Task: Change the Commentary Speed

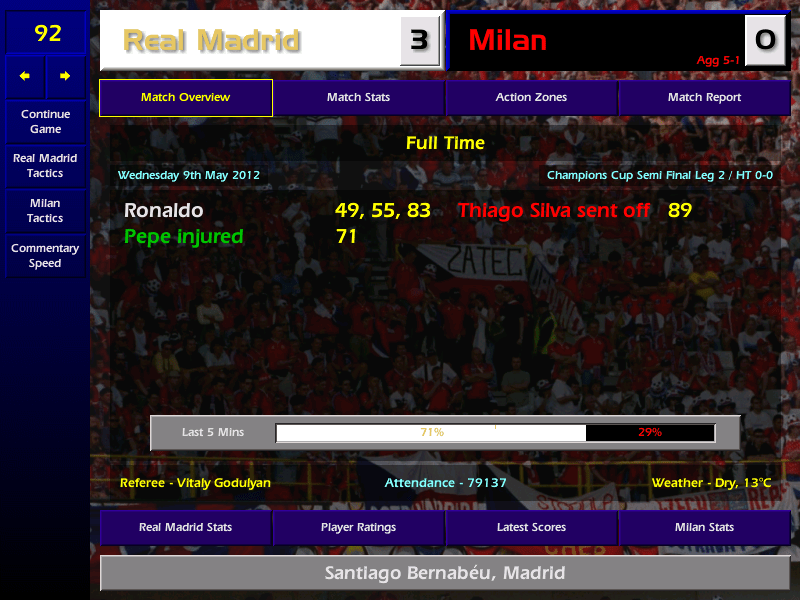Action: [x=45, y=256]
